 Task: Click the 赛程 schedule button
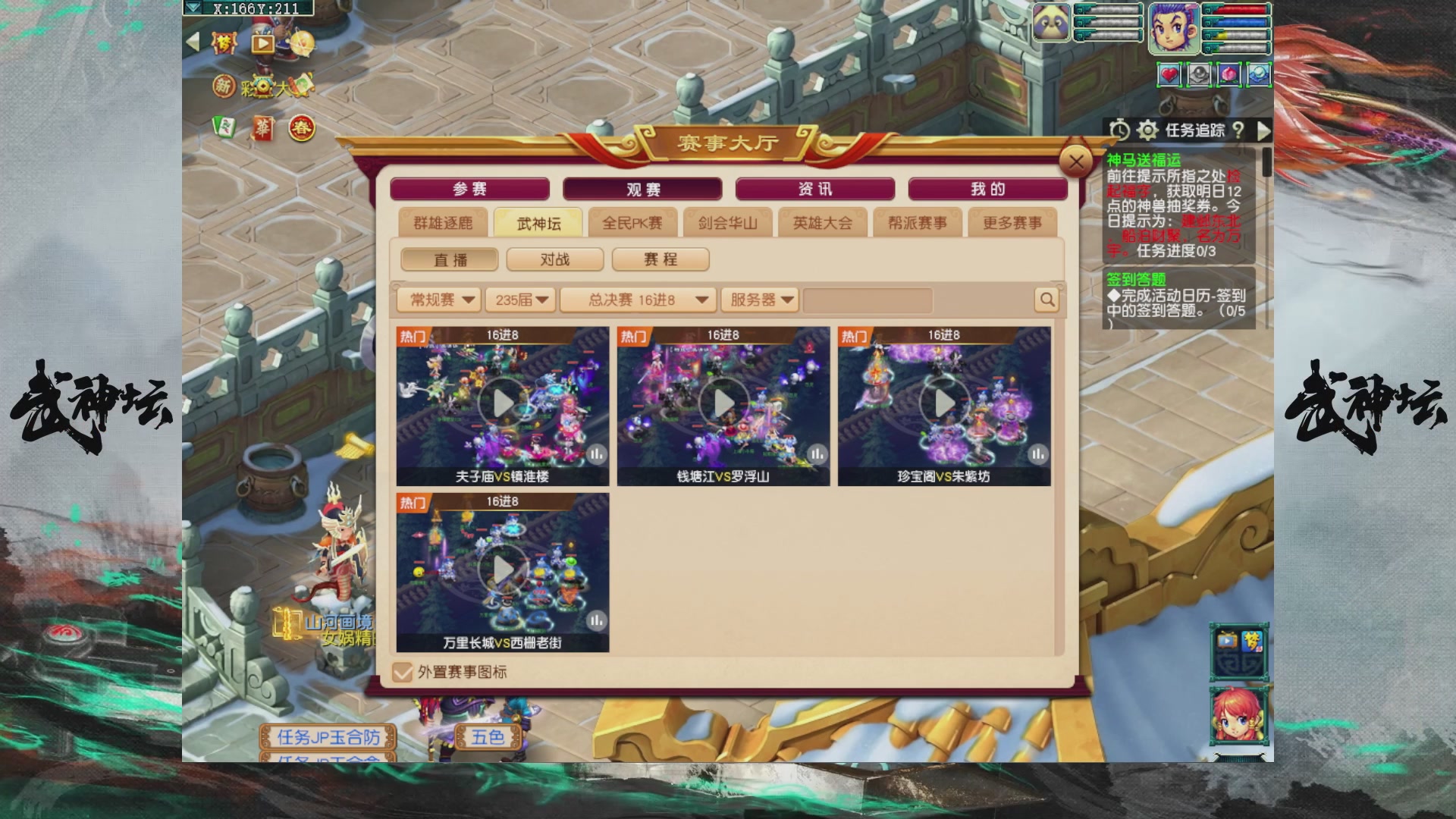660,259
